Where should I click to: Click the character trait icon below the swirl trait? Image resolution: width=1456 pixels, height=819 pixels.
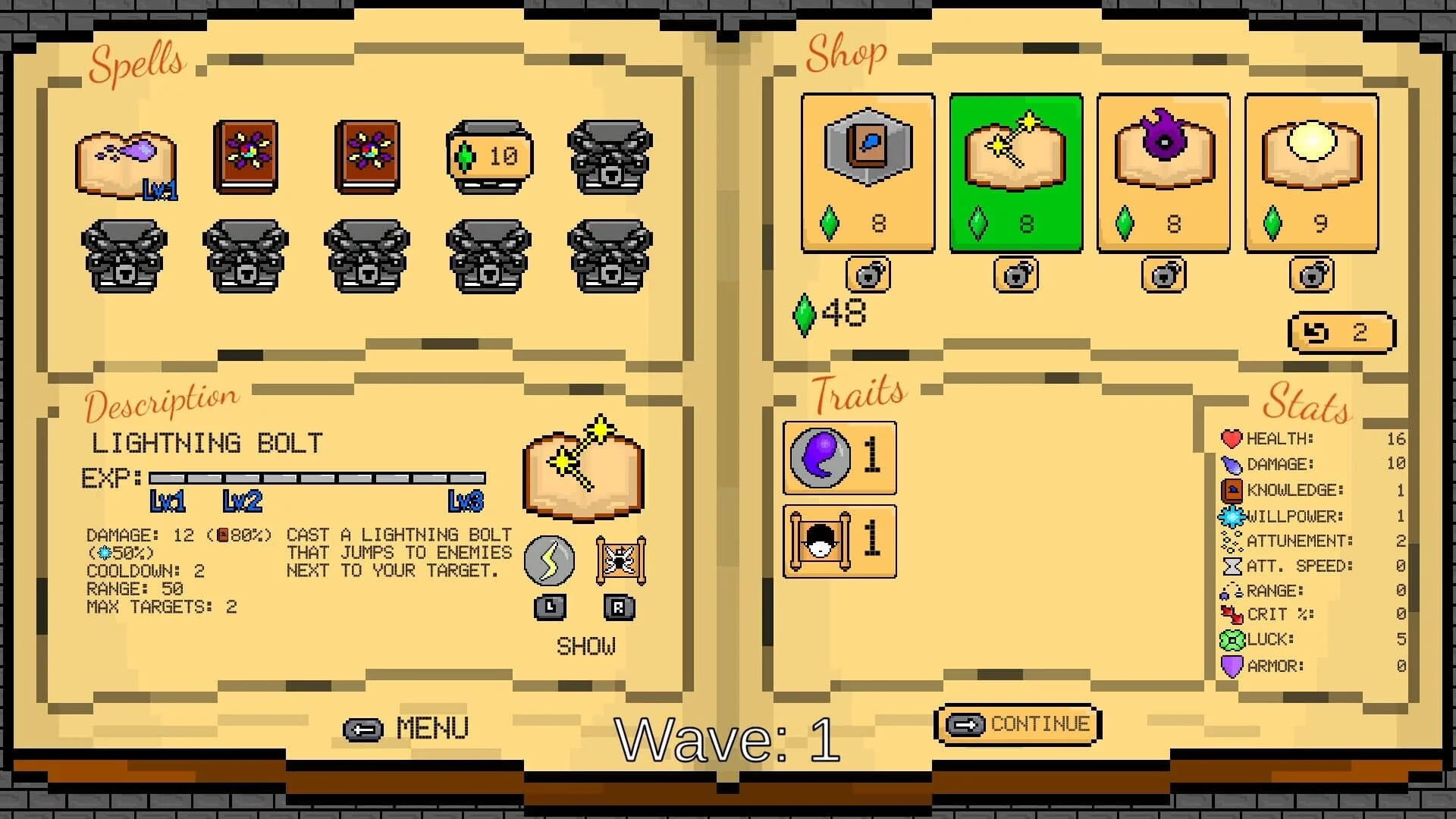(x=839, y=540)
